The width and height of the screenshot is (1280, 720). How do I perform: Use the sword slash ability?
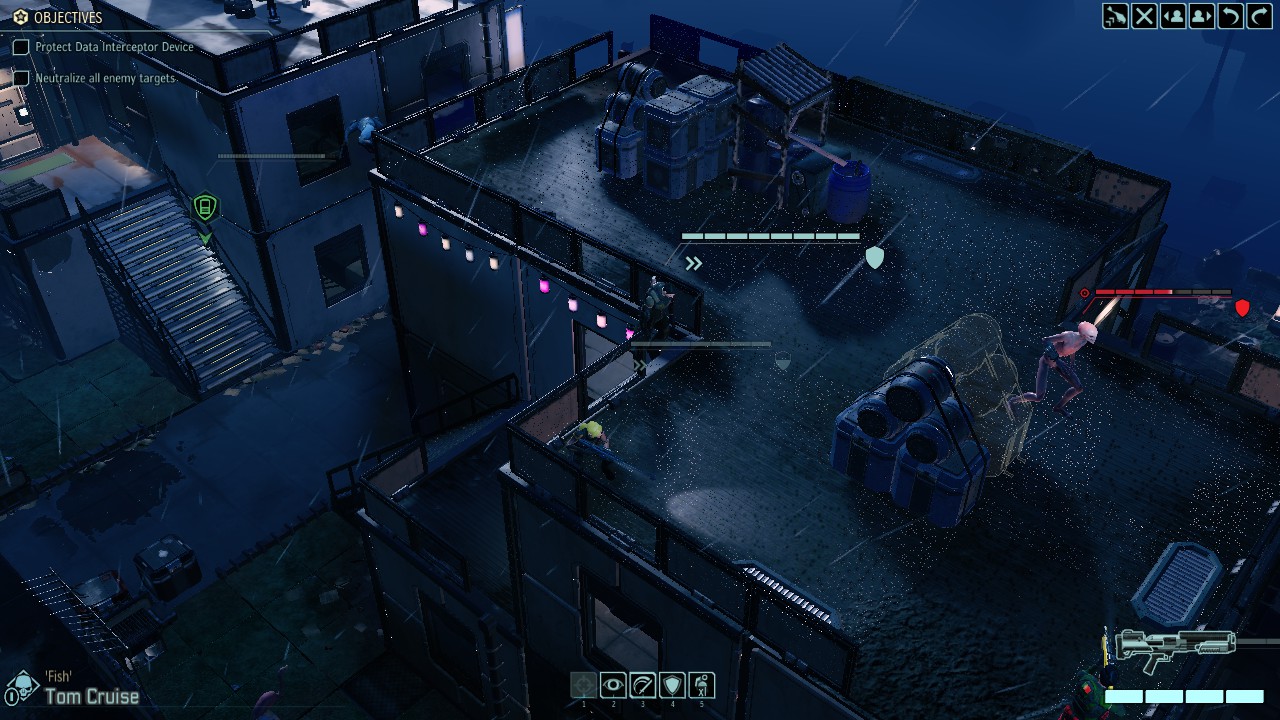pos(642,685)
